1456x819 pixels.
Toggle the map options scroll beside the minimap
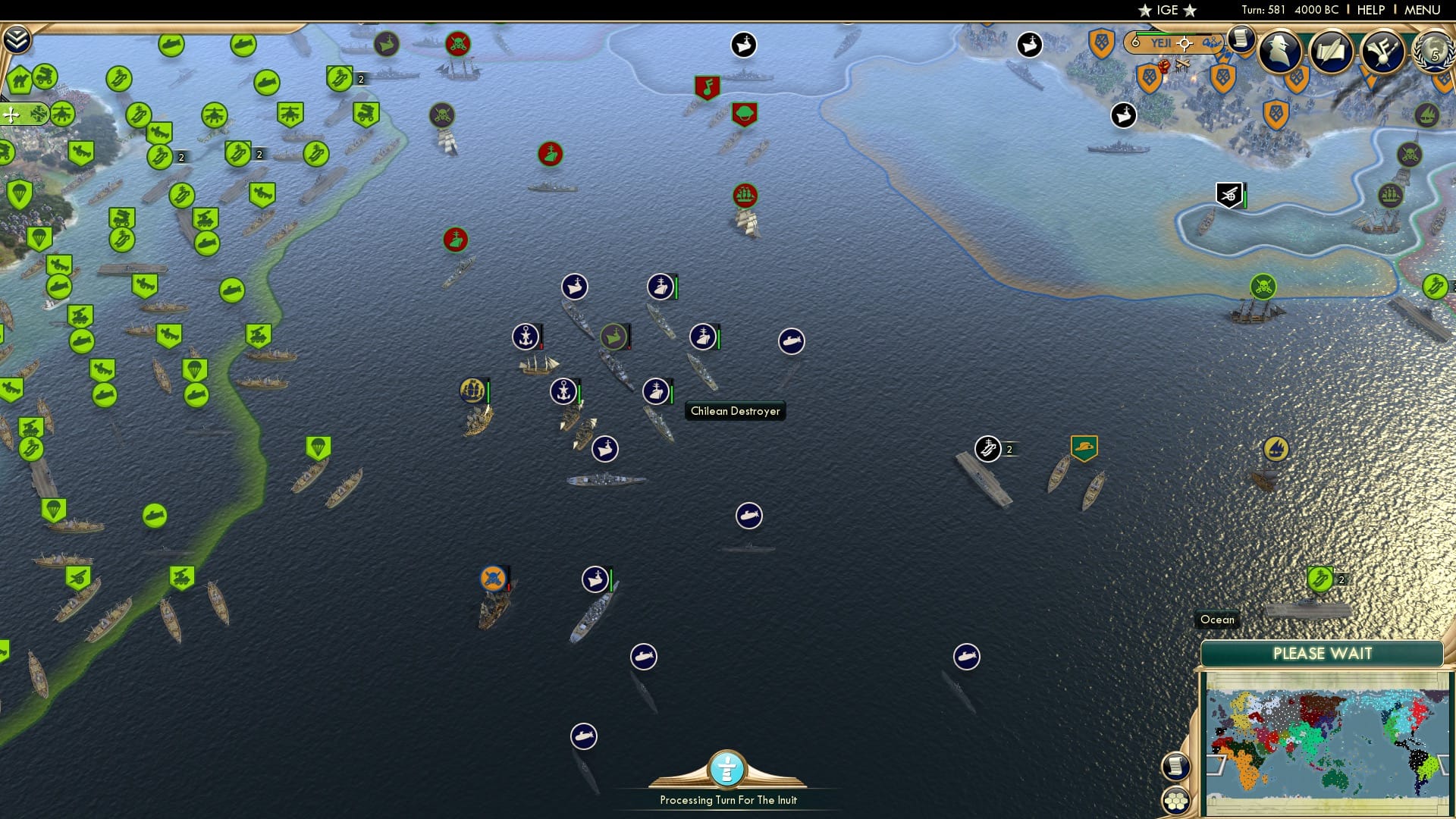1176,767
